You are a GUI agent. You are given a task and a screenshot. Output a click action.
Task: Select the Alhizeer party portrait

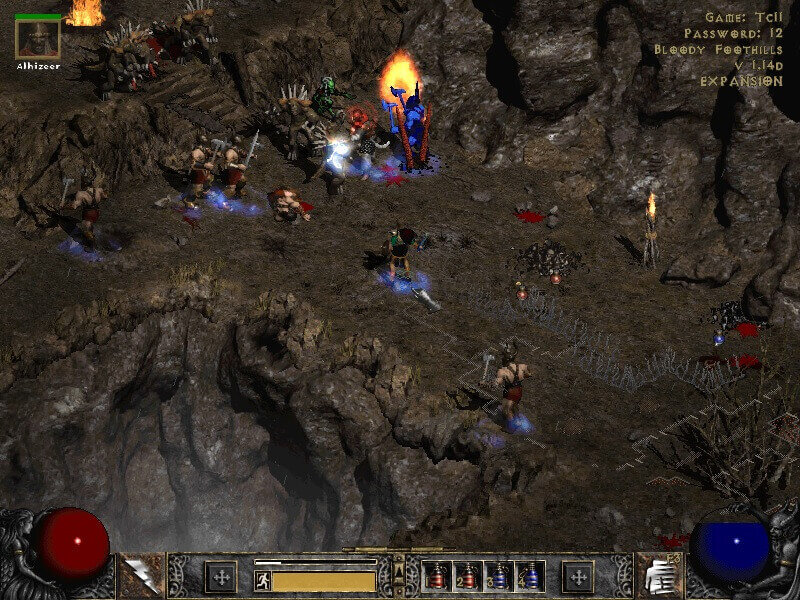tap(38, 37)
